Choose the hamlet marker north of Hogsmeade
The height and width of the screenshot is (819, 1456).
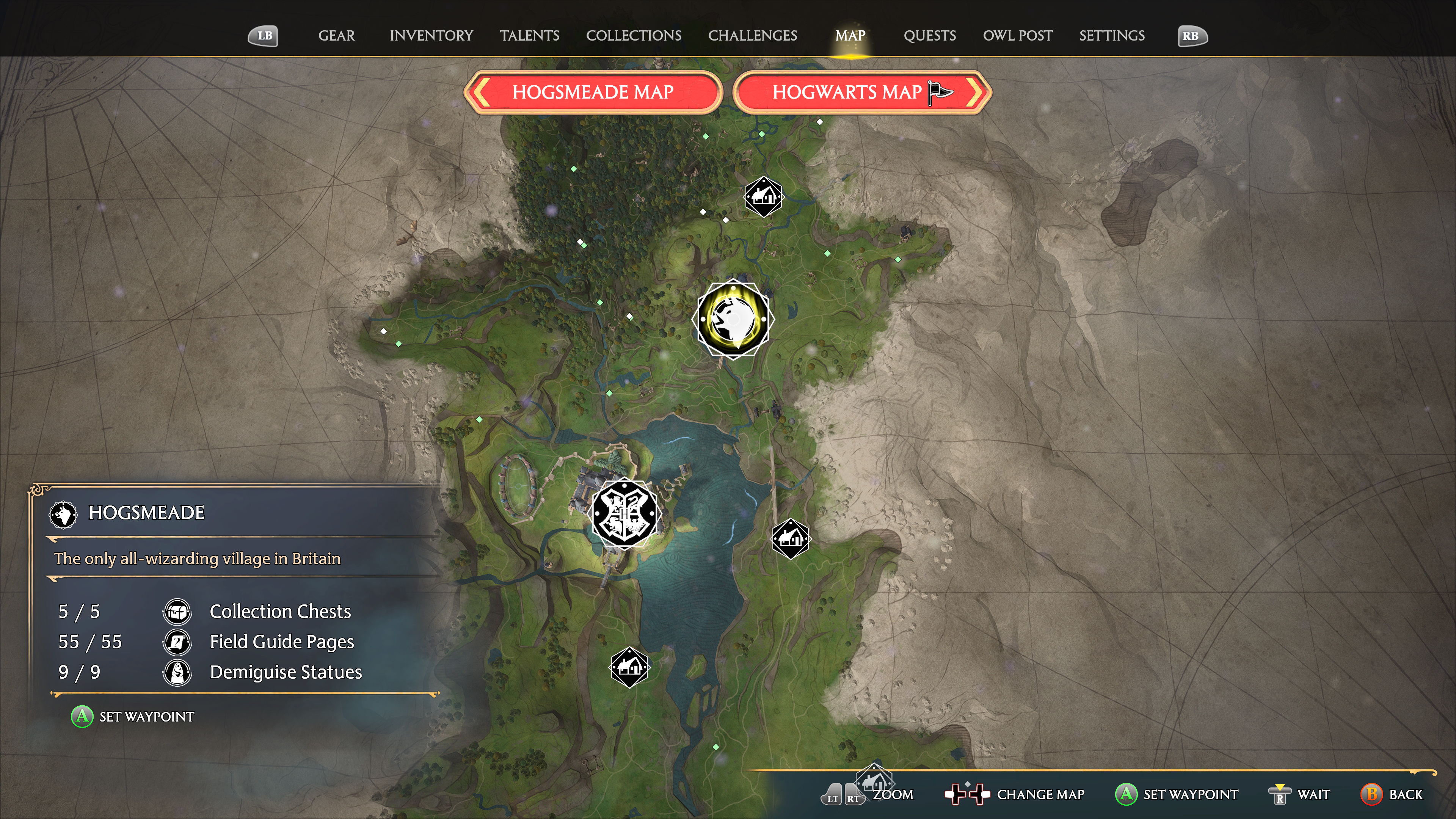(763, 197)
